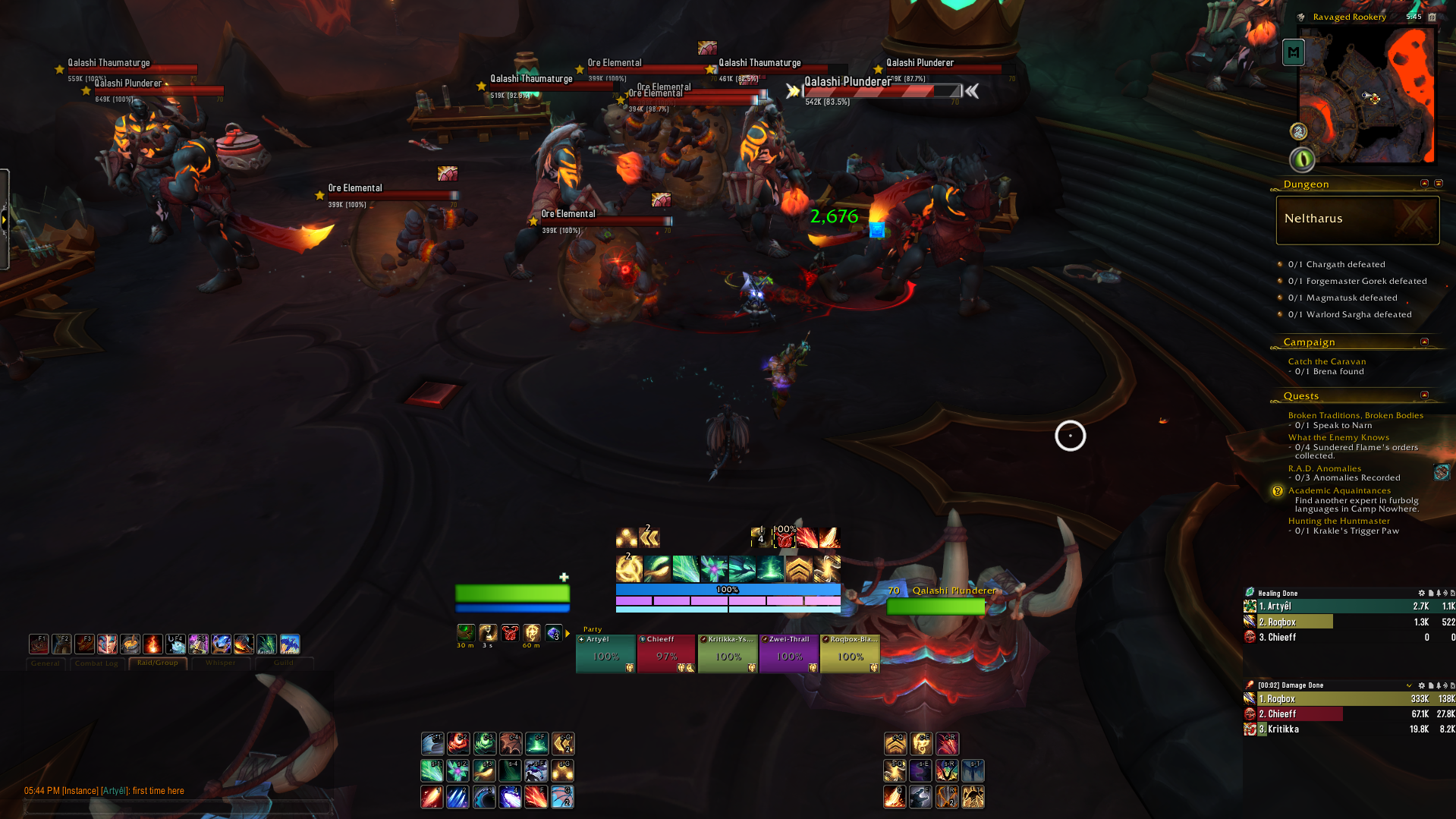
Task: Collapse the Quests tracker section
Action: (x=1424, y=395)
